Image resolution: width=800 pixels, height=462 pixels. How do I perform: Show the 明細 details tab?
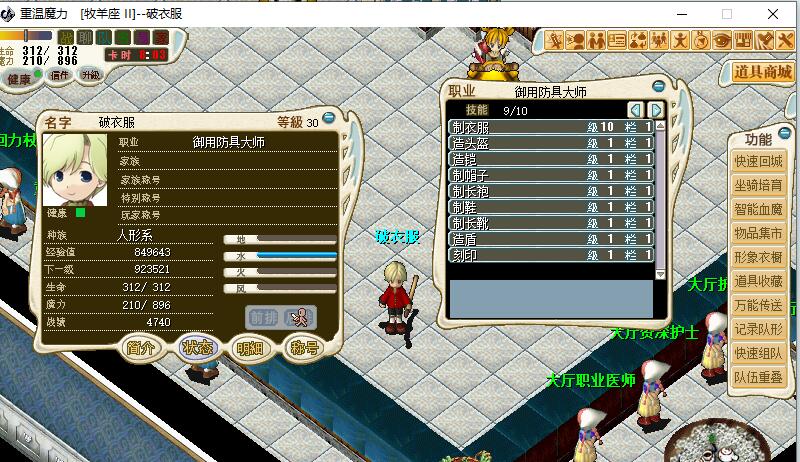(x=250, y=348)
